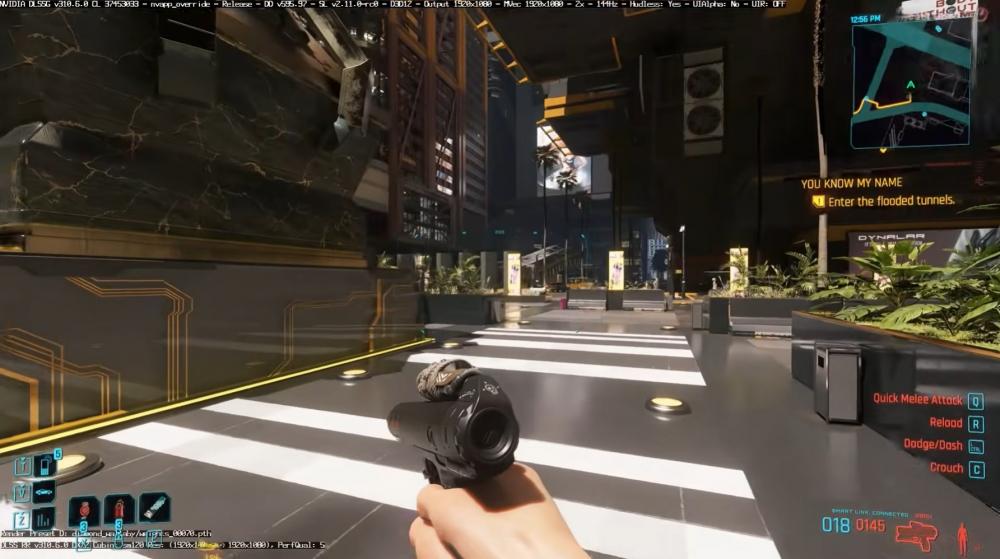Call the vehicle using the car icon
This screenshot has height=559, width=1000.
(44, 493)
